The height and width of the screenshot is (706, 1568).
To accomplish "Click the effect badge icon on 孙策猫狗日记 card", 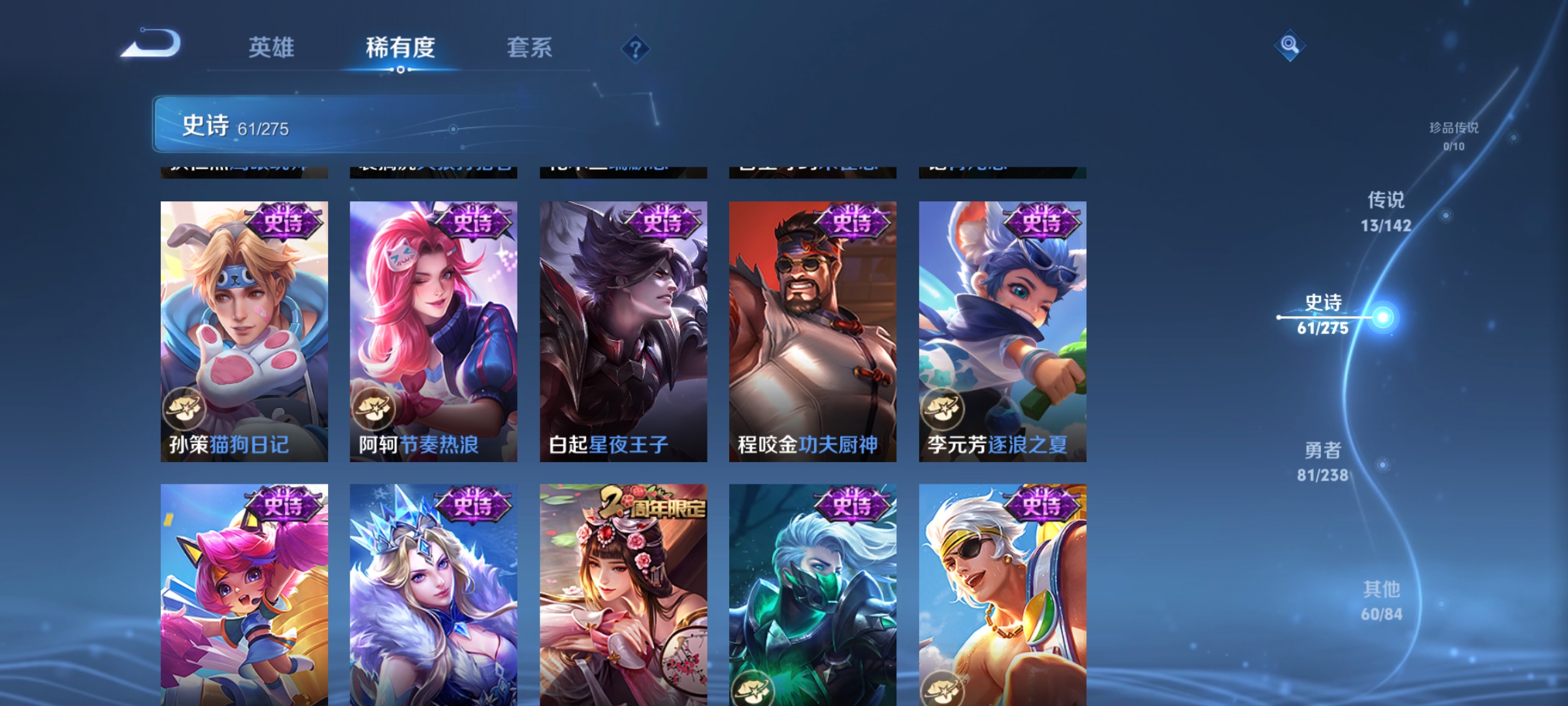I will click(186, 409).
